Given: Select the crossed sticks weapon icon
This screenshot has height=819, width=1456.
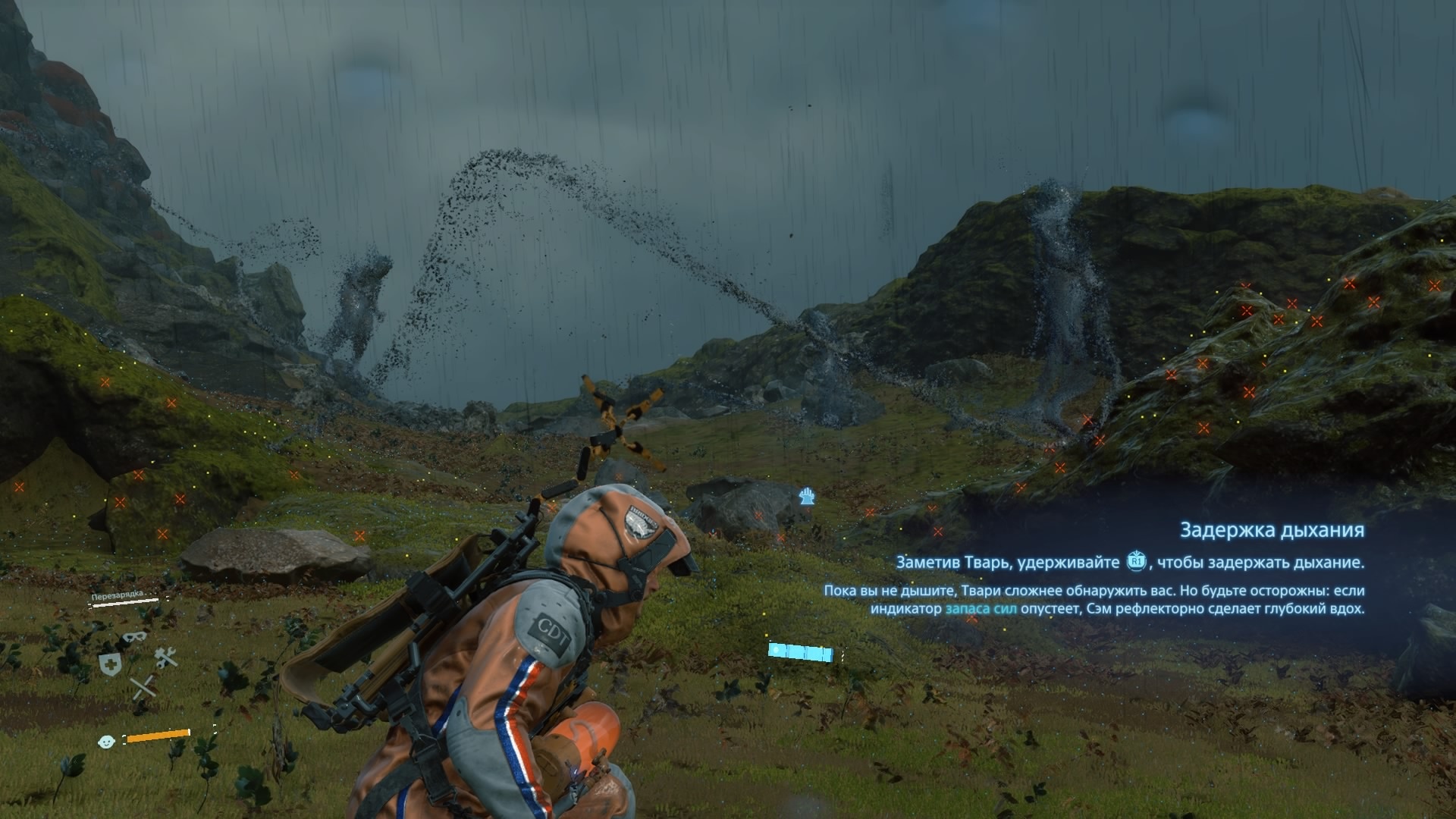Looking at the screenshot, I should point(143,687).
